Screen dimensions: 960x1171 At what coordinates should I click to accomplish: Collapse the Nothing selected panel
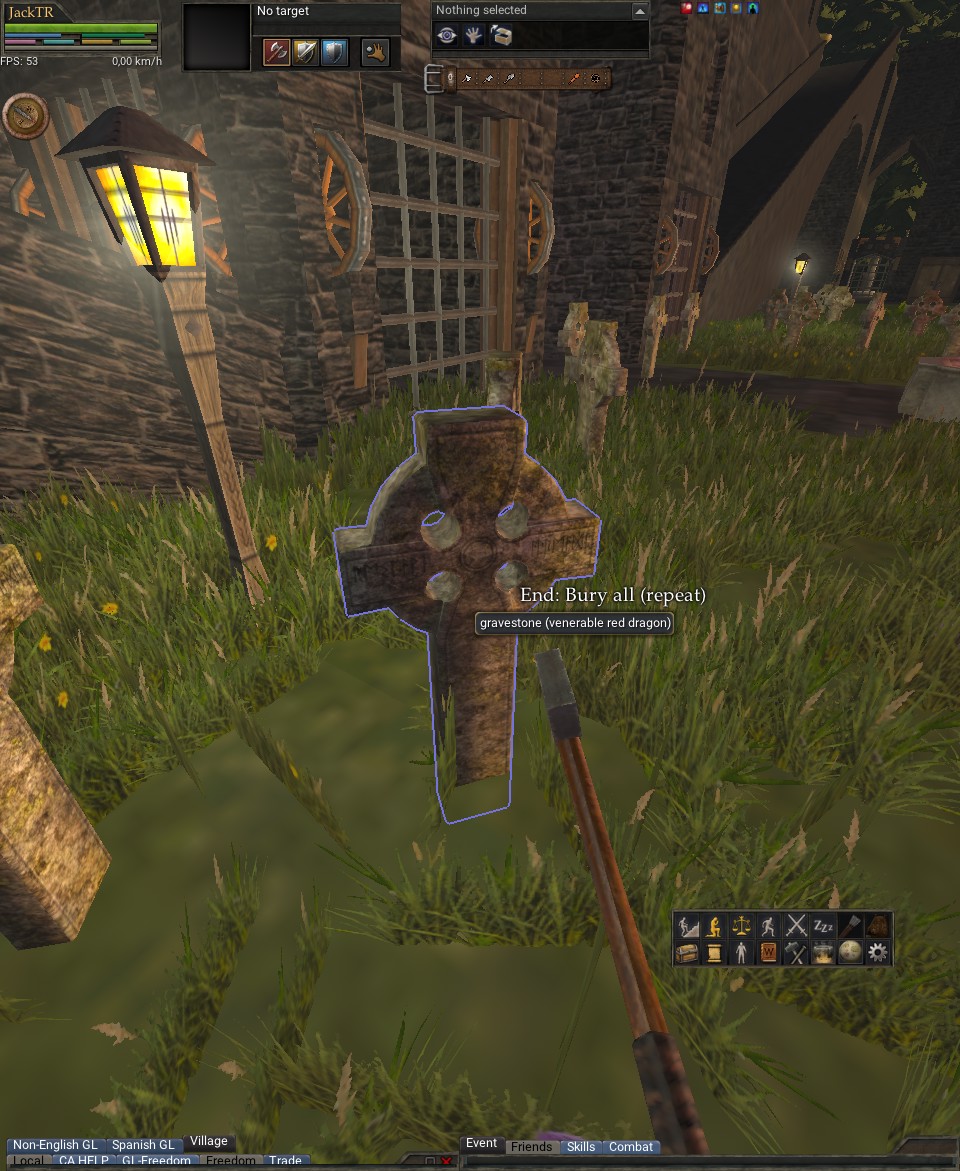pyautogui.click(x=640, y=11)
